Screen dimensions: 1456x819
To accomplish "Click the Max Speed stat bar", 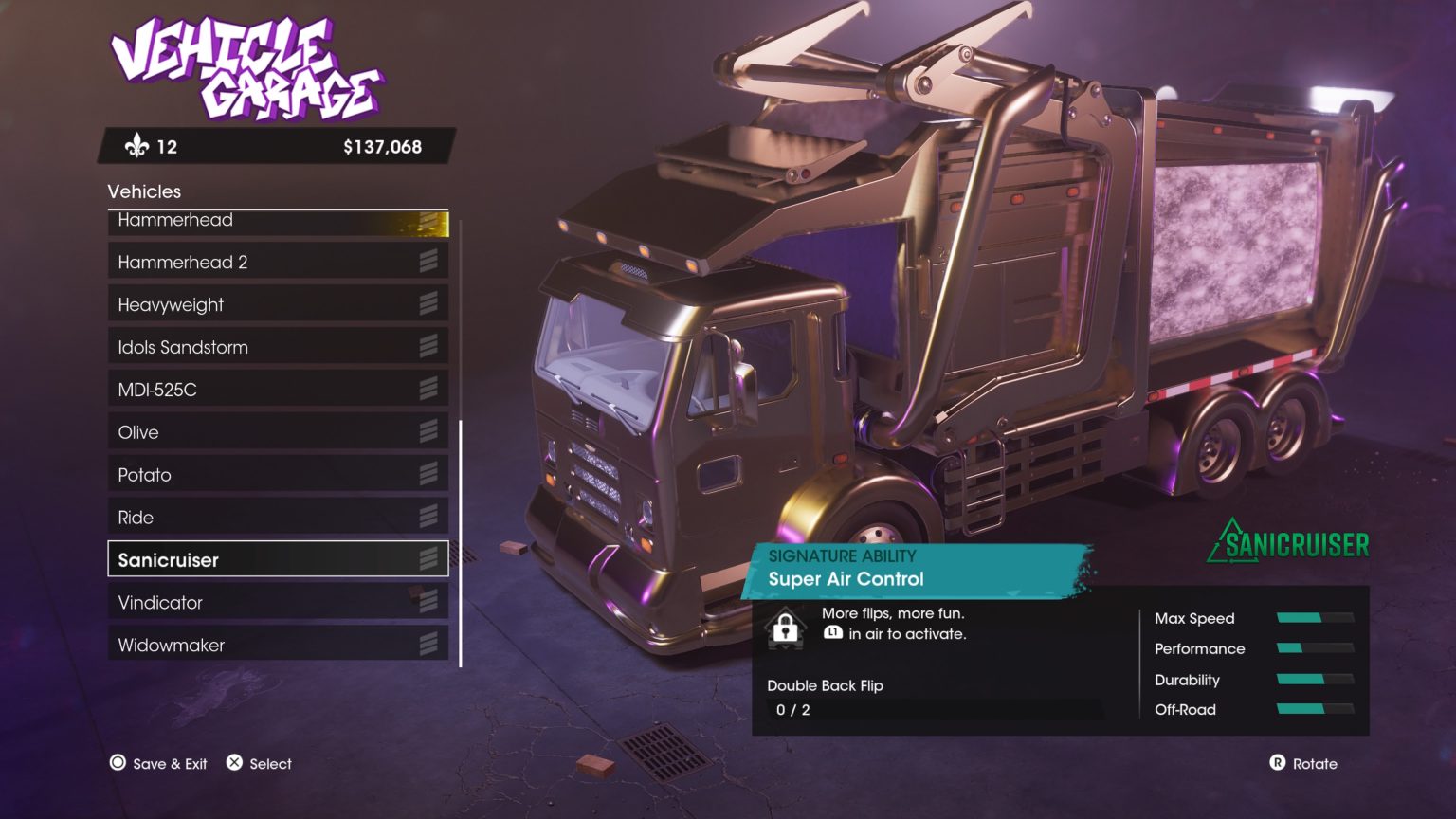I will tap(1316, 618).
